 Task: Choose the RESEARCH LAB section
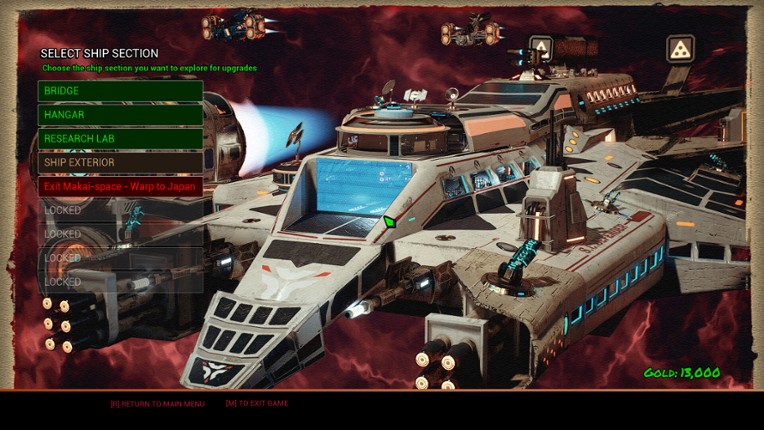tap(120, 139)
